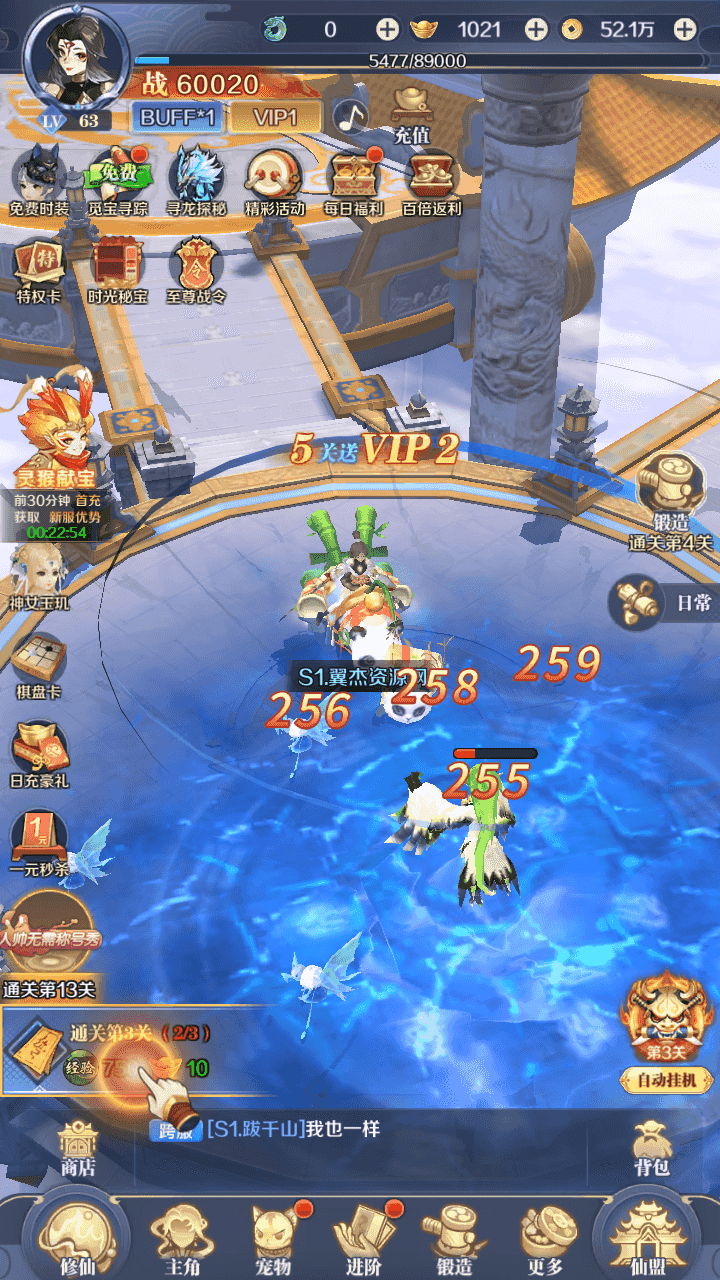Toggle the music note button
This screenshot has height=1280, width=720.
pos(350,117)
